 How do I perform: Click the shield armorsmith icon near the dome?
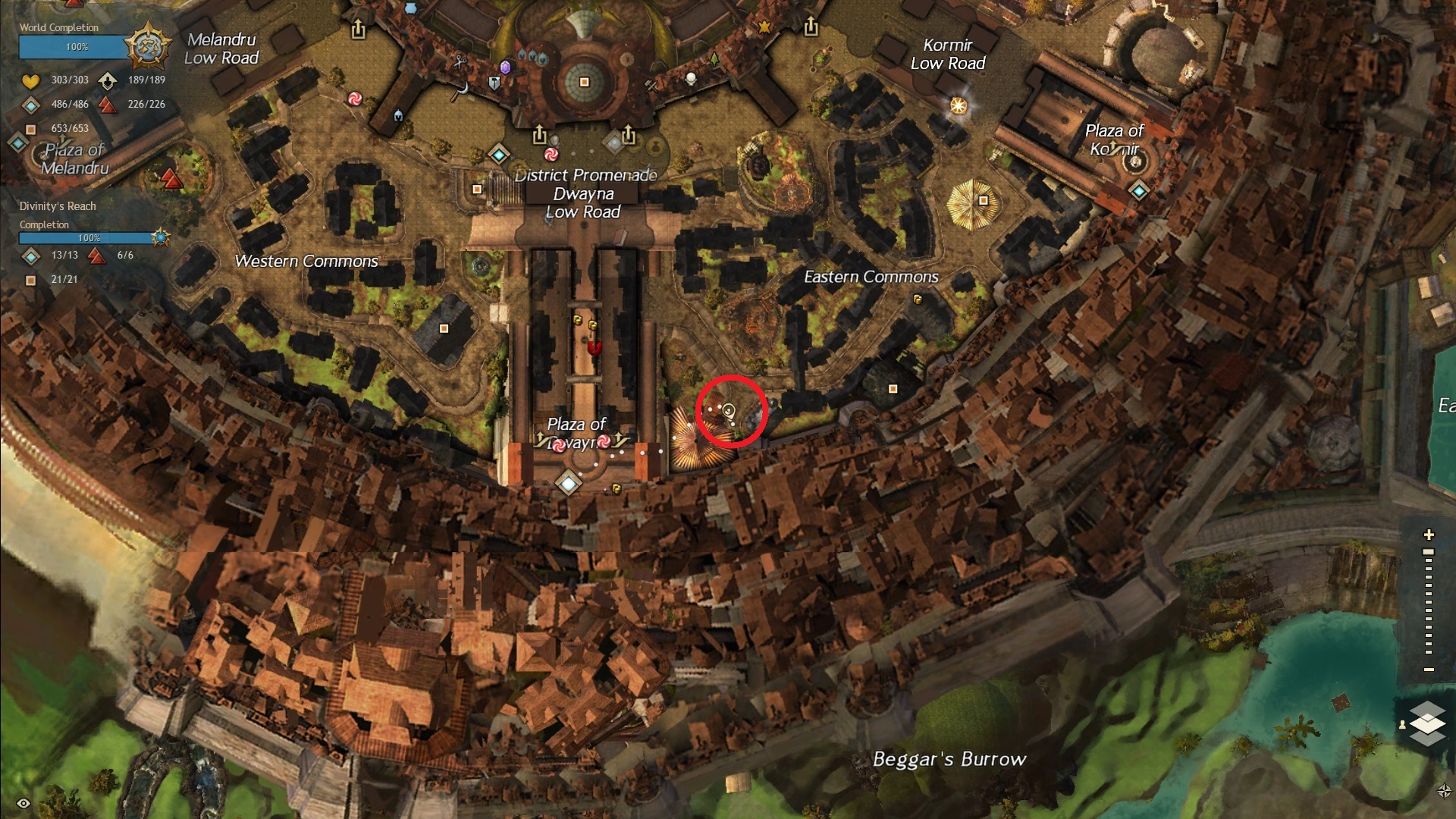click(494, 83)
